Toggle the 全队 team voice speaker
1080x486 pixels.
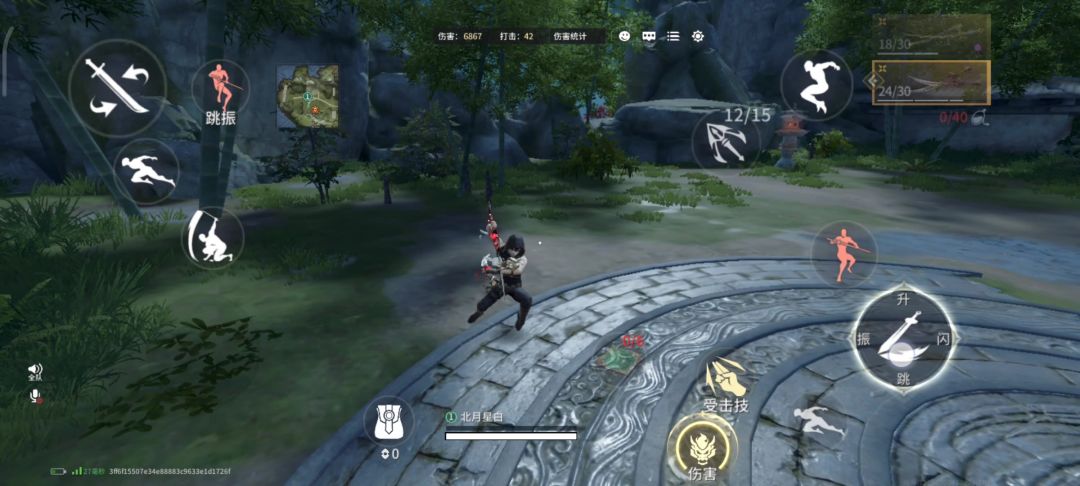click(35, 372)
